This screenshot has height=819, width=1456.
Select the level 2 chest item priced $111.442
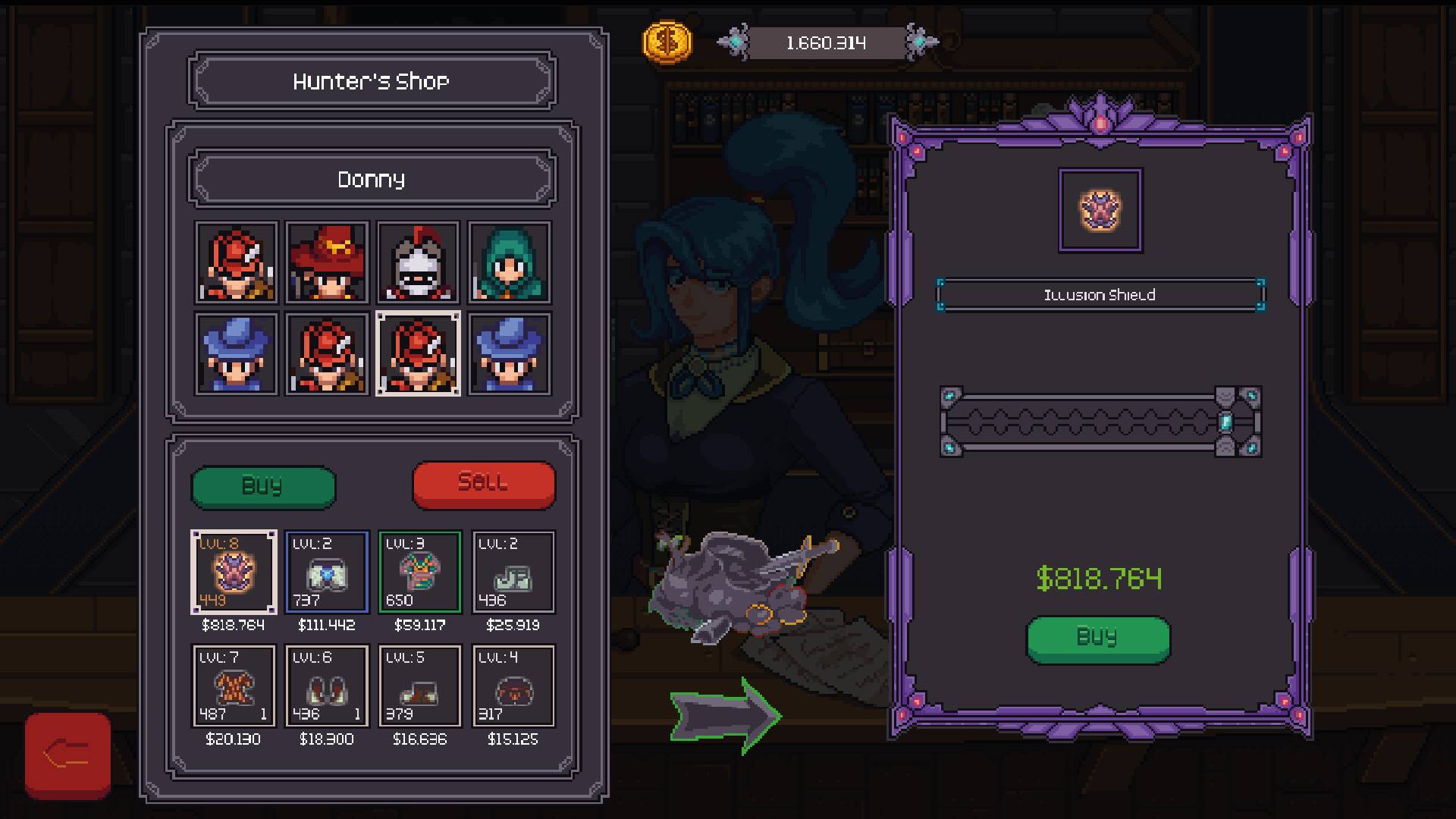tap(326, 573)
